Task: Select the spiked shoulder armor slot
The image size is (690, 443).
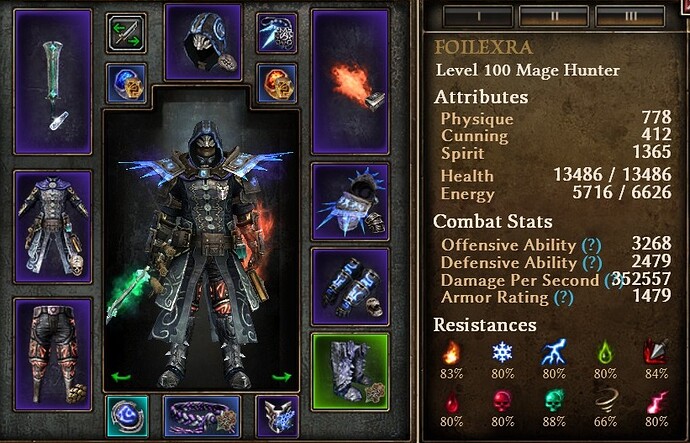Action: (349, 198)
